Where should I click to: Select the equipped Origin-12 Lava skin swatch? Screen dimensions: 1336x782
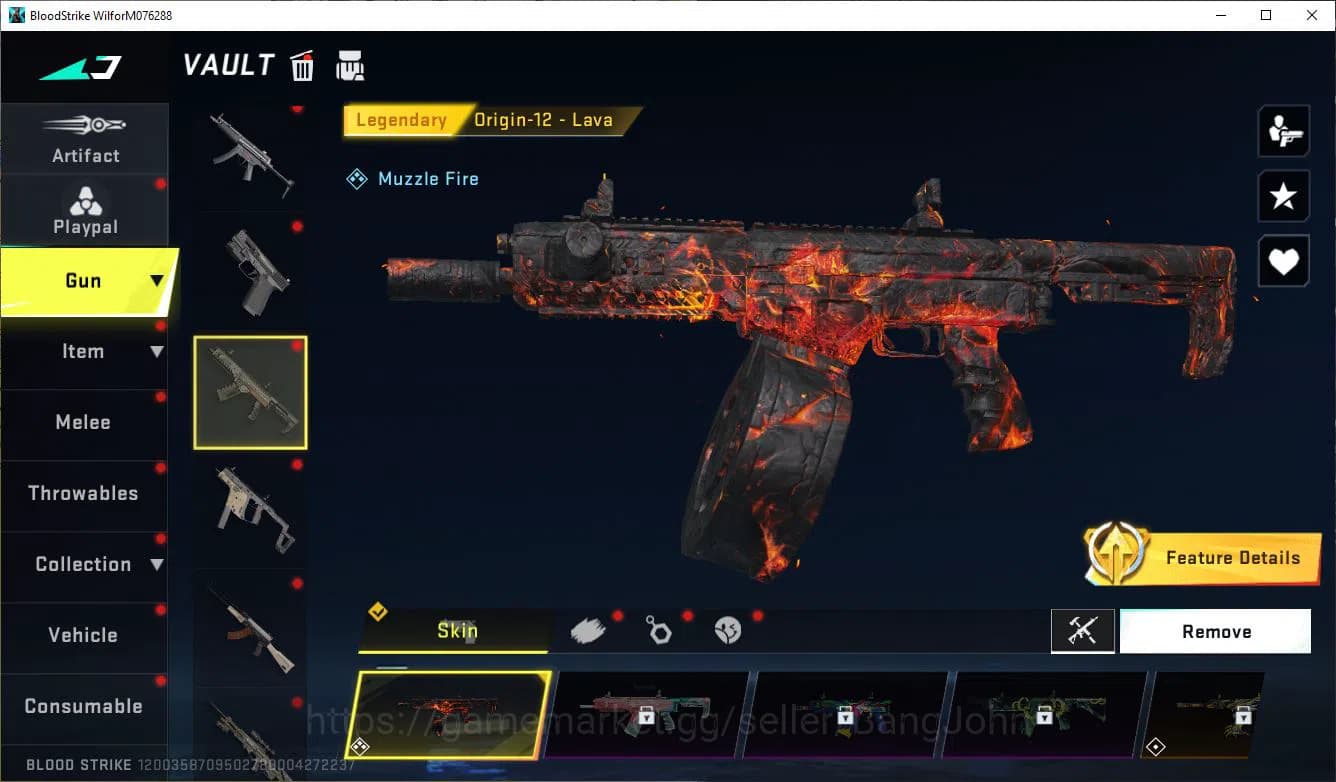[x=452, y=715]
